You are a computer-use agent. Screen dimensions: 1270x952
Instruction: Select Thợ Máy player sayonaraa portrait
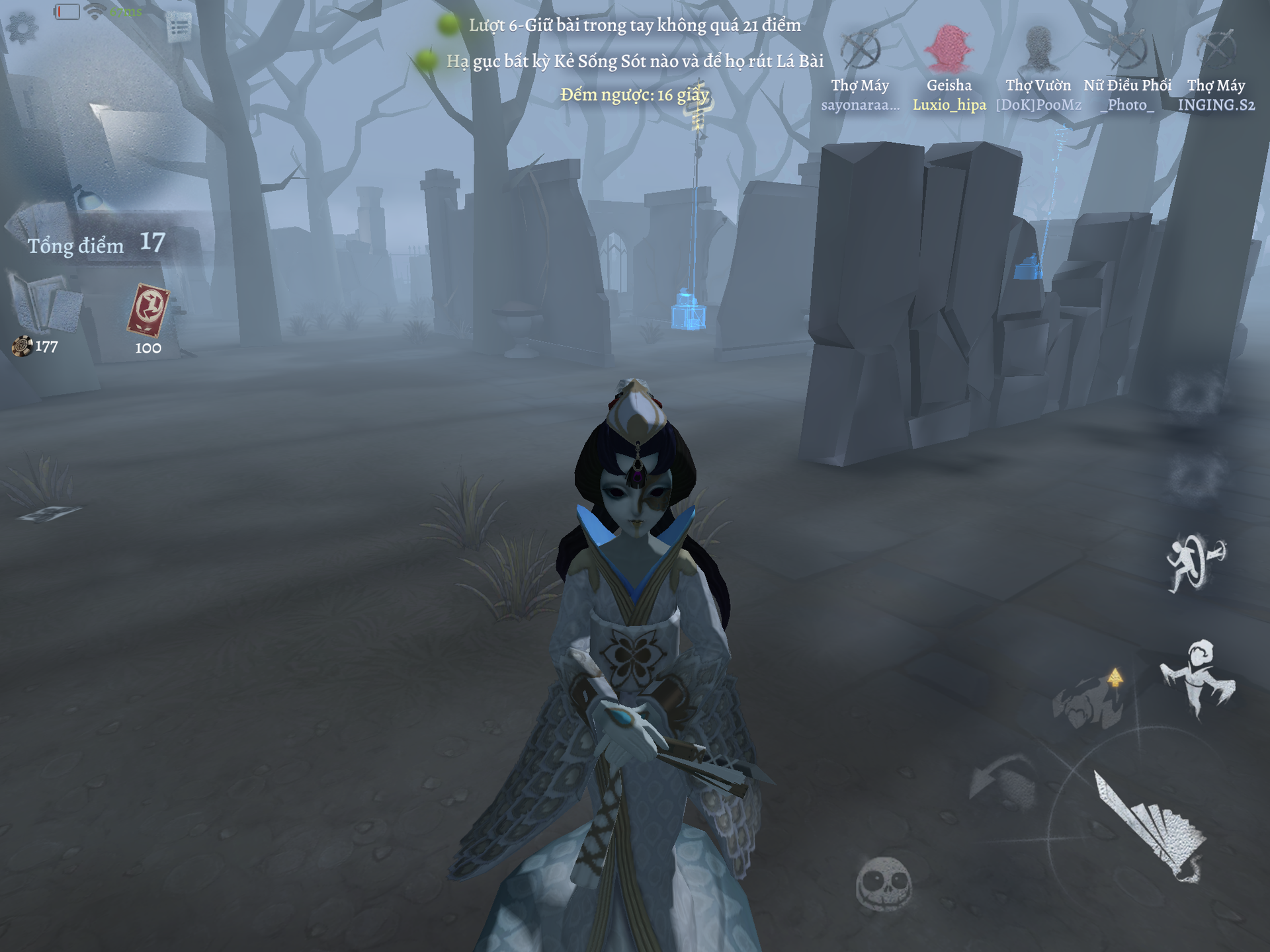click(x=860, y=50)
